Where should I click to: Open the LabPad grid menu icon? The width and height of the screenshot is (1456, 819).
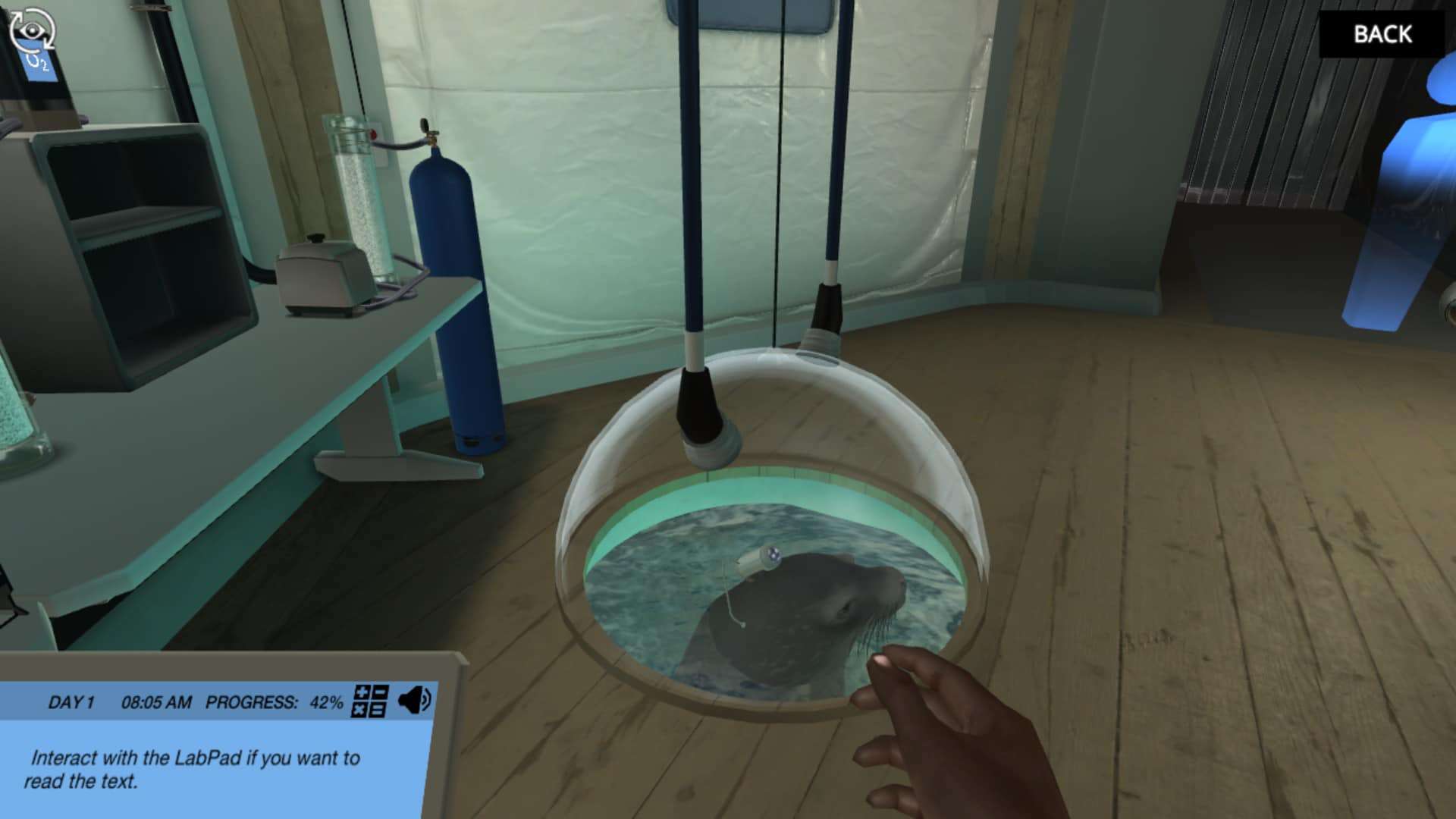[371, 701]
